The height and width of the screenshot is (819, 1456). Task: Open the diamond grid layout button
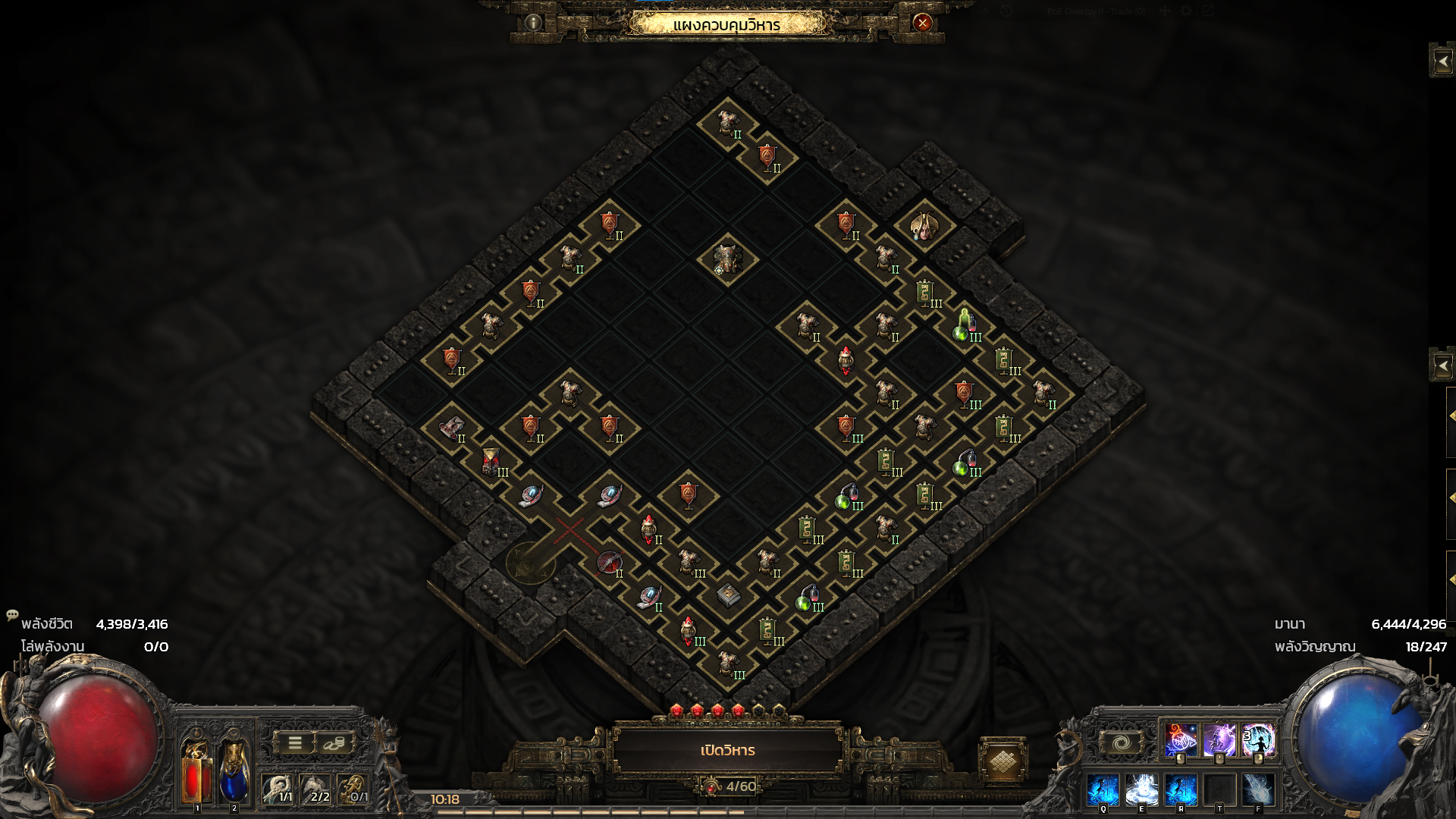pos(1003,761)
